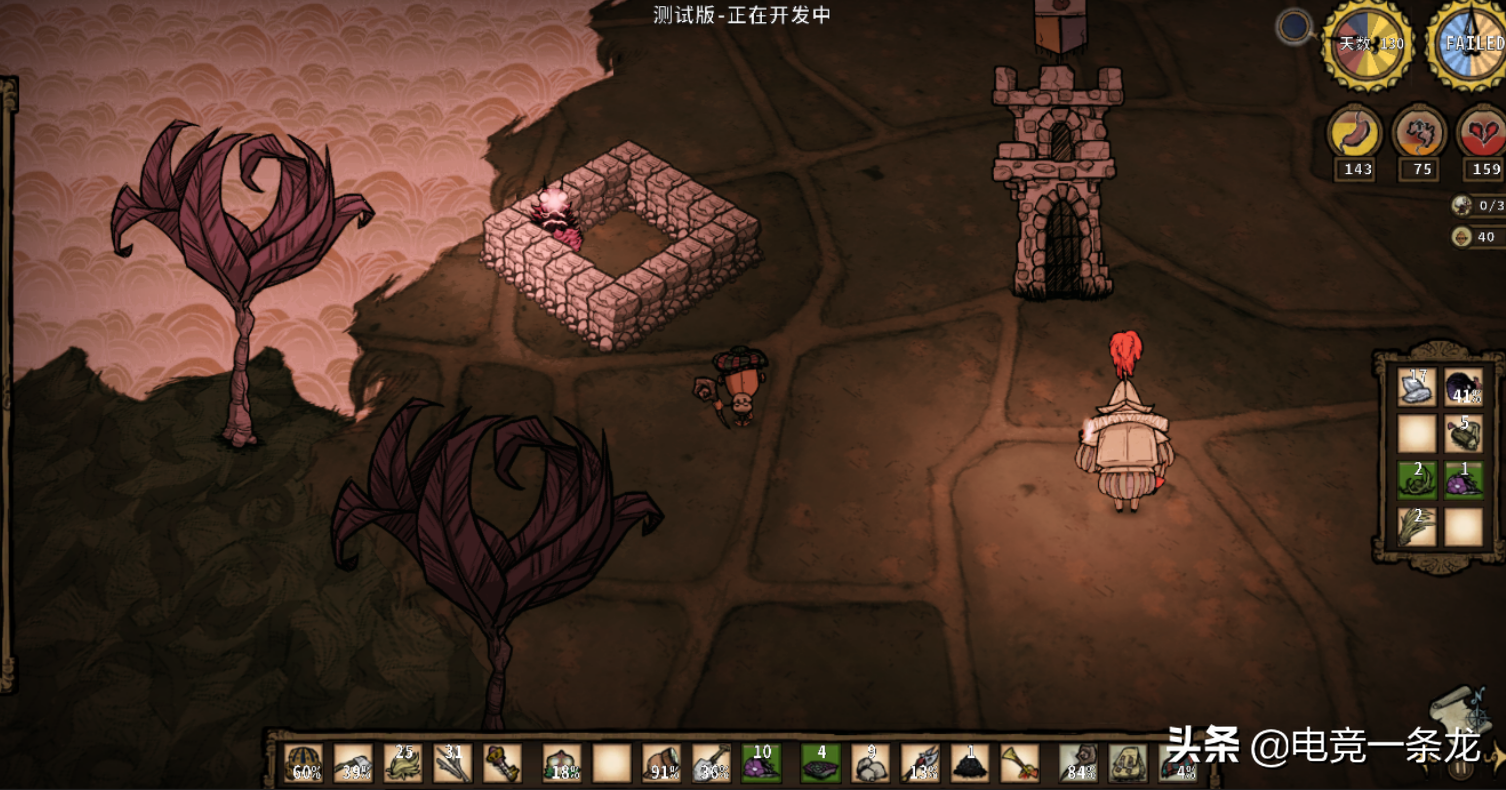1506x790 pixels.
Task: Click the equipped hand tool at 84%
Action: pos(1079,763)
